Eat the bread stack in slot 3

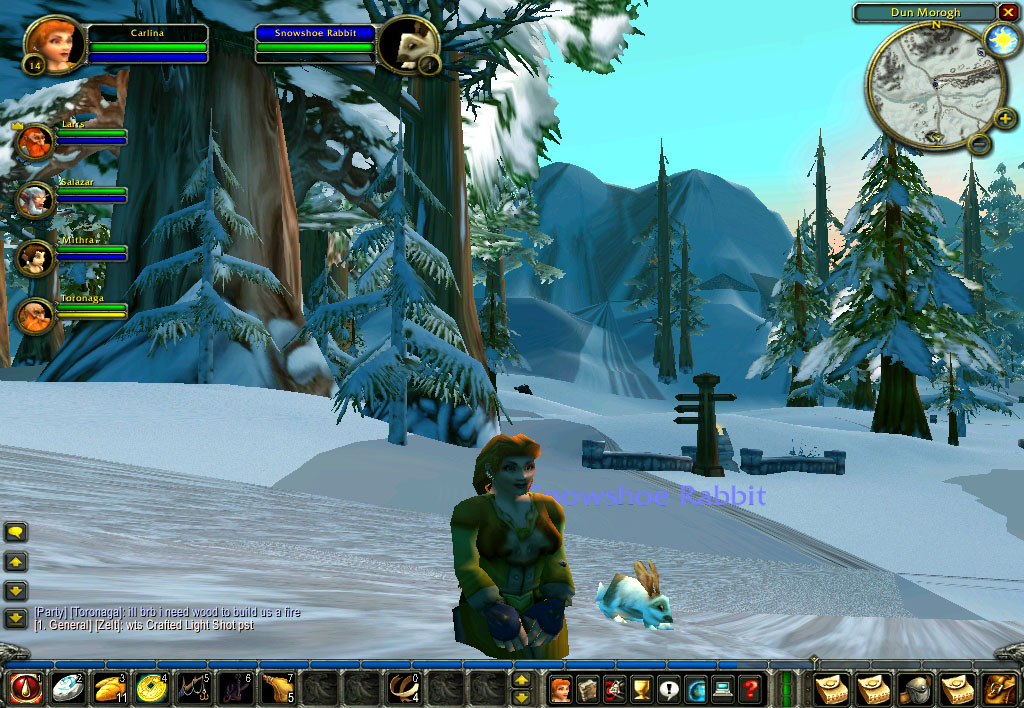tap(109, 688)
